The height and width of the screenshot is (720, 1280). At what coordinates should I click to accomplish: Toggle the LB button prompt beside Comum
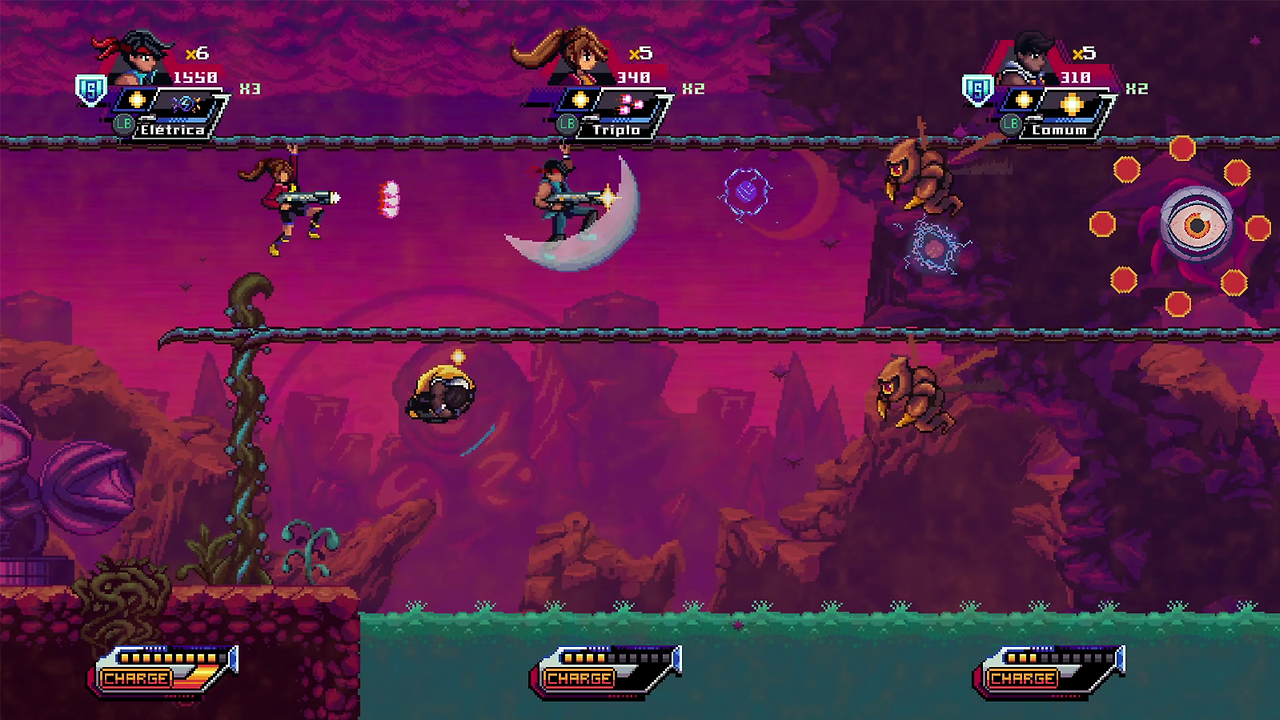tap(1010, 123)
